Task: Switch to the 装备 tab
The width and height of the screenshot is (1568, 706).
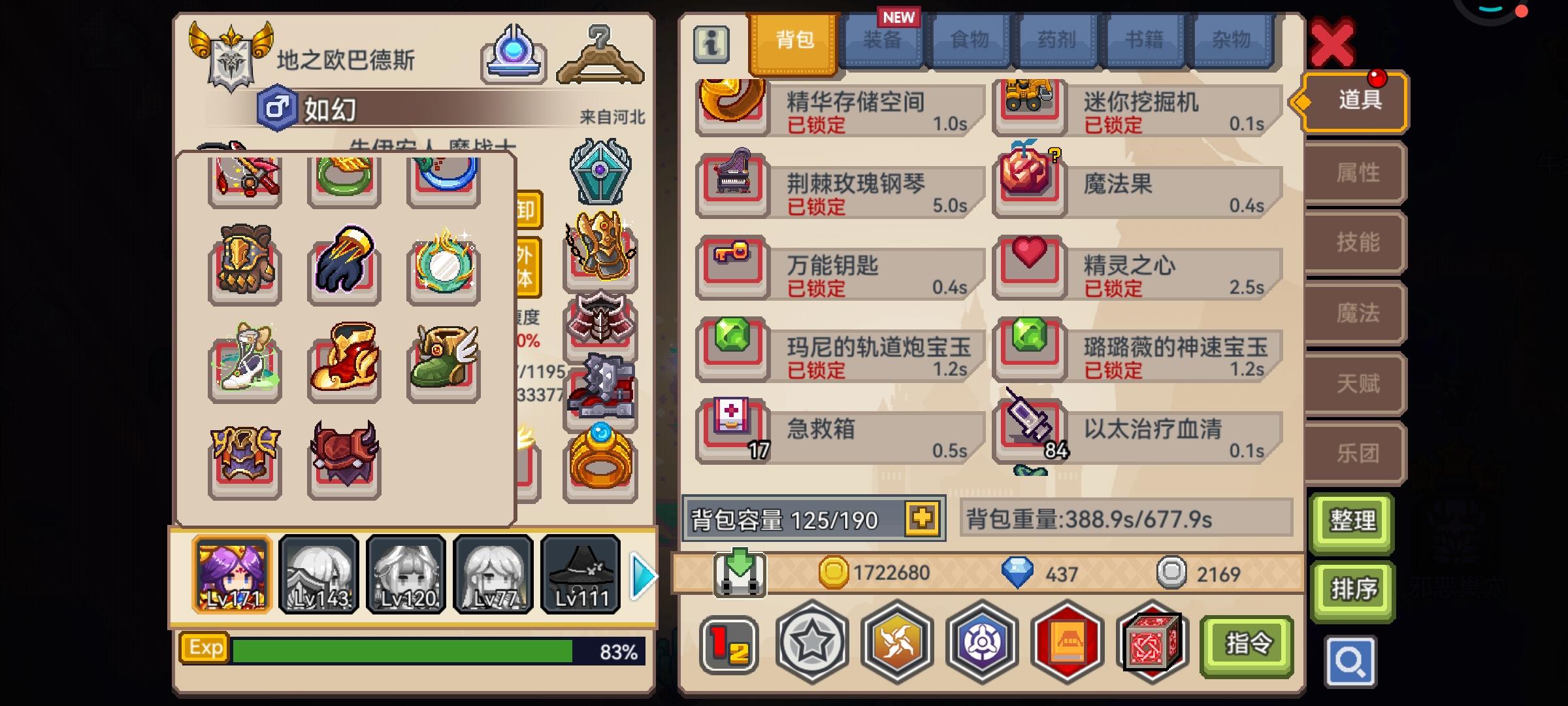Action: click(x=883, y=41)
